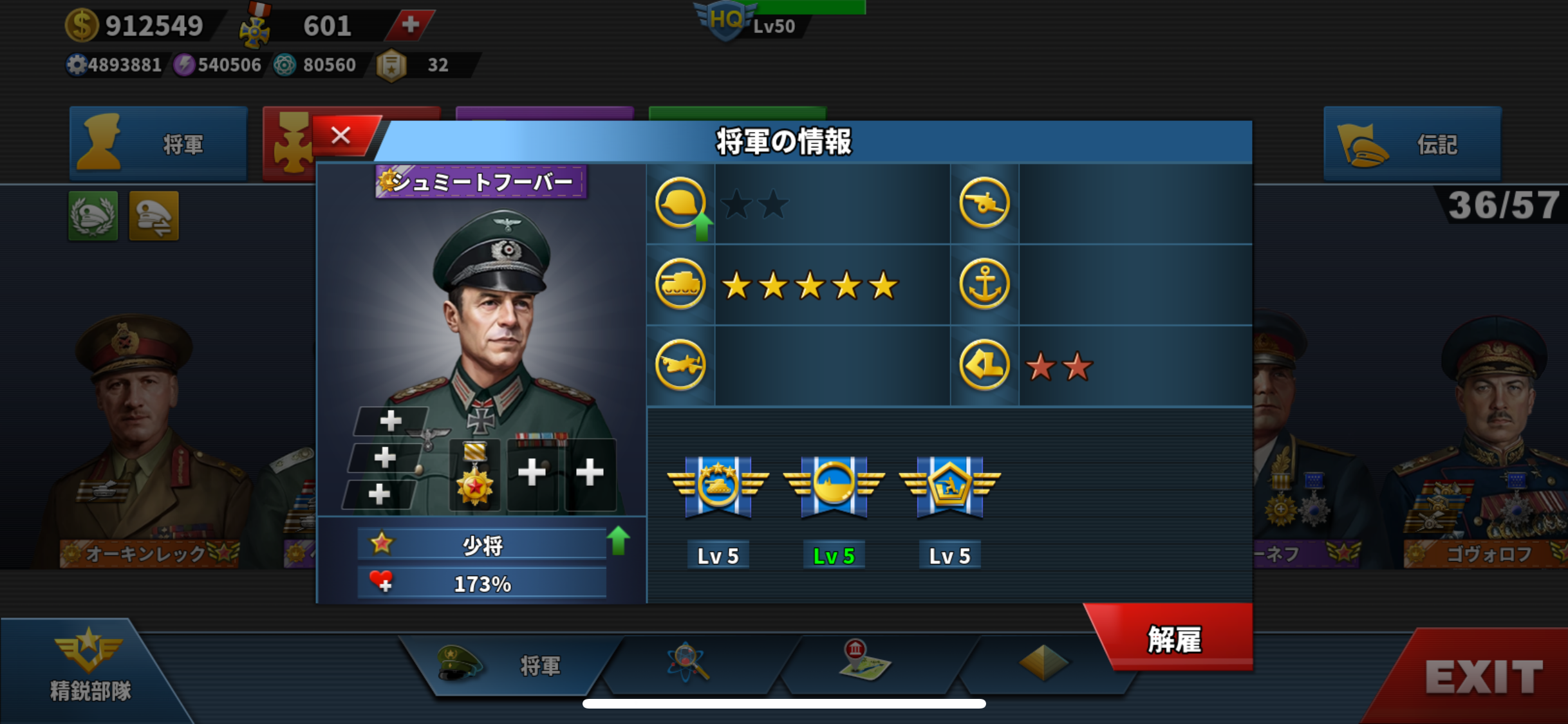Select the artillery cannon ability icon

pyautogui.click(x=984, y=204)
